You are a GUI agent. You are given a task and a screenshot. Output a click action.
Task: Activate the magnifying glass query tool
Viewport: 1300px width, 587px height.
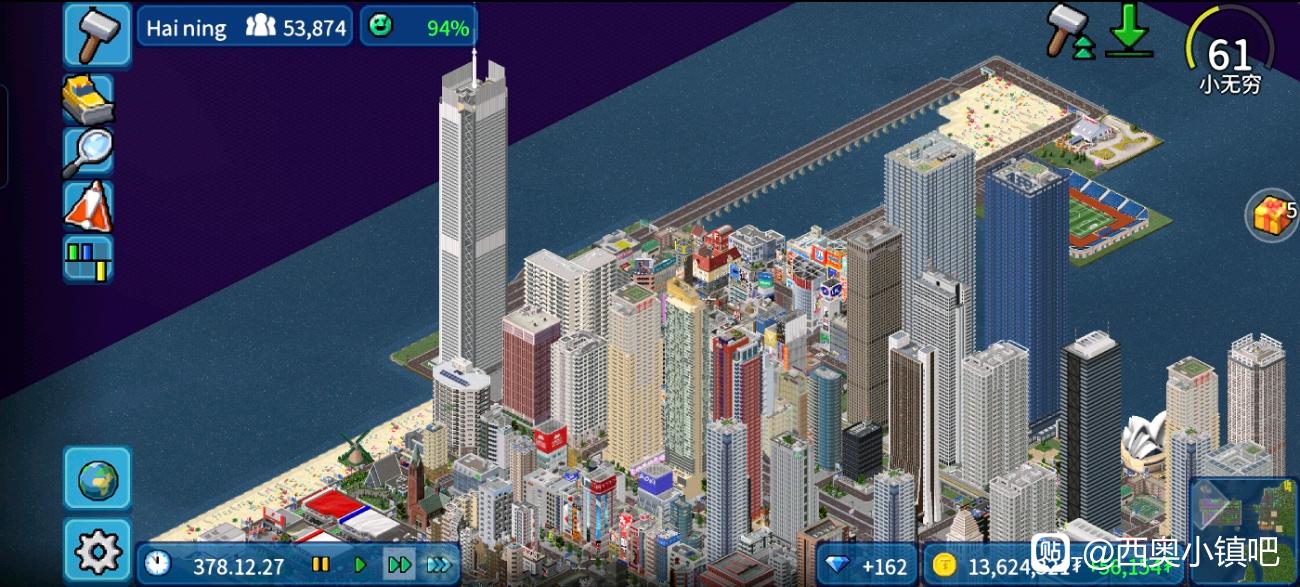point(88,153)
